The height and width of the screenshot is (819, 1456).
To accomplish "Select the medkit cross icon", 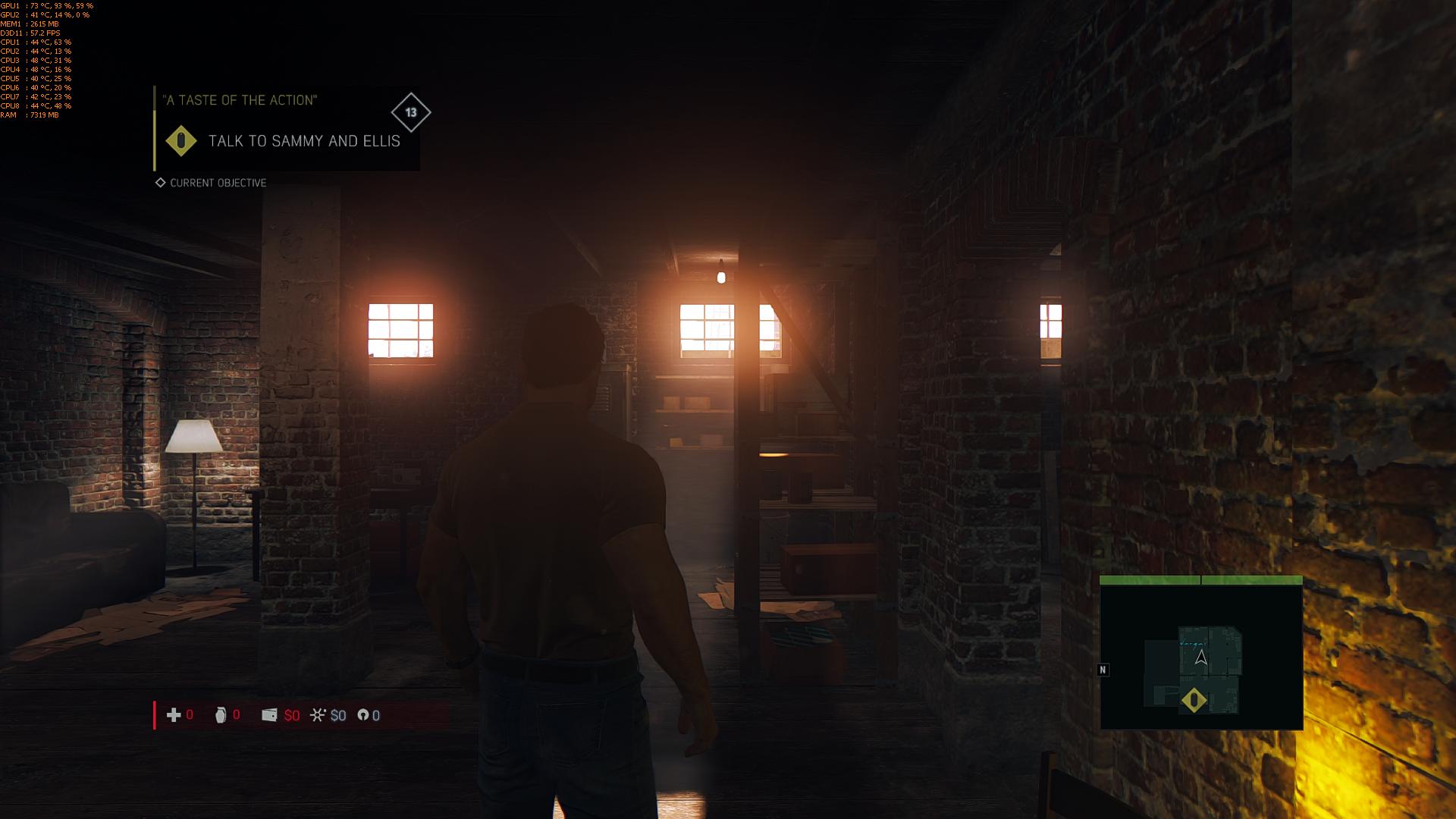I will coord(174,715).
